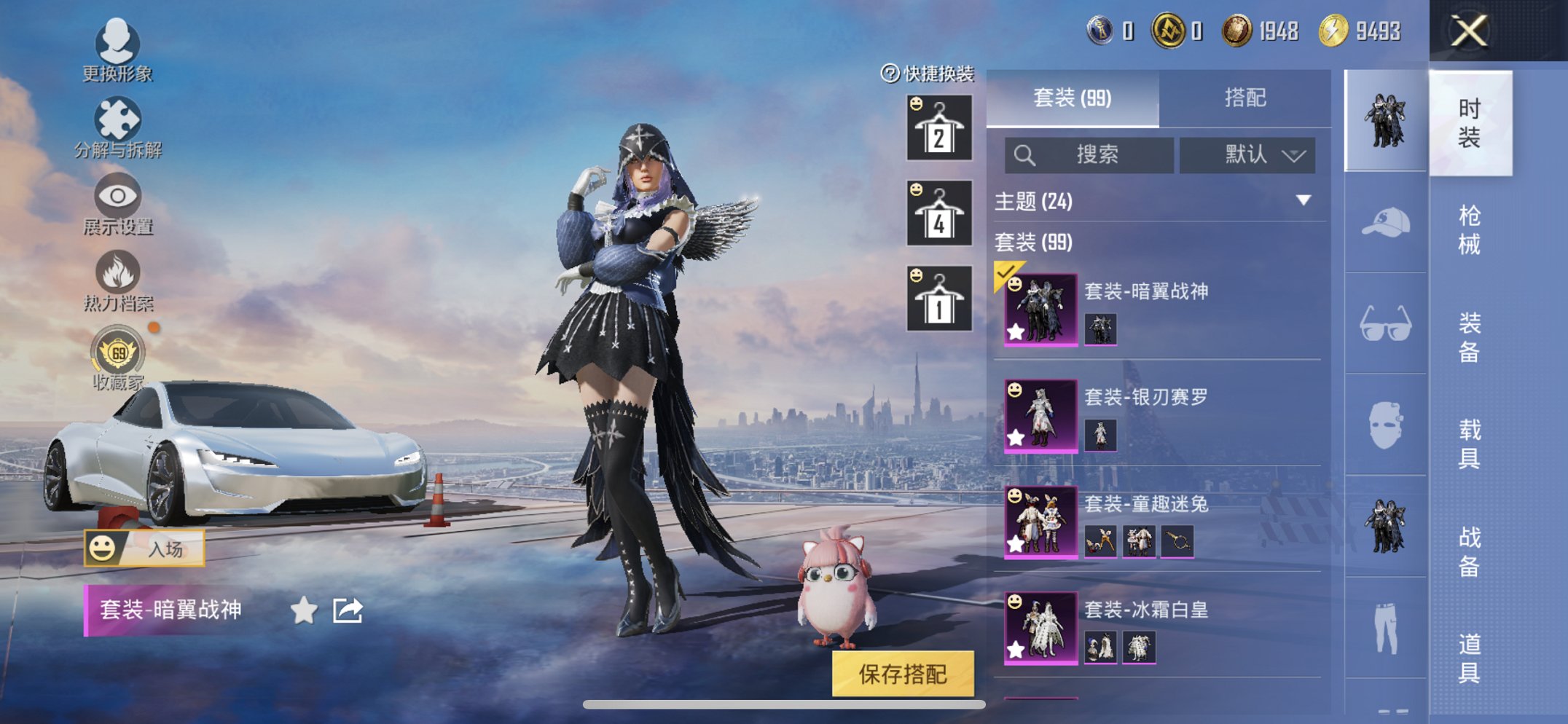Select the 分解与拆解 puzzle icon

click(x=119, y=119)
